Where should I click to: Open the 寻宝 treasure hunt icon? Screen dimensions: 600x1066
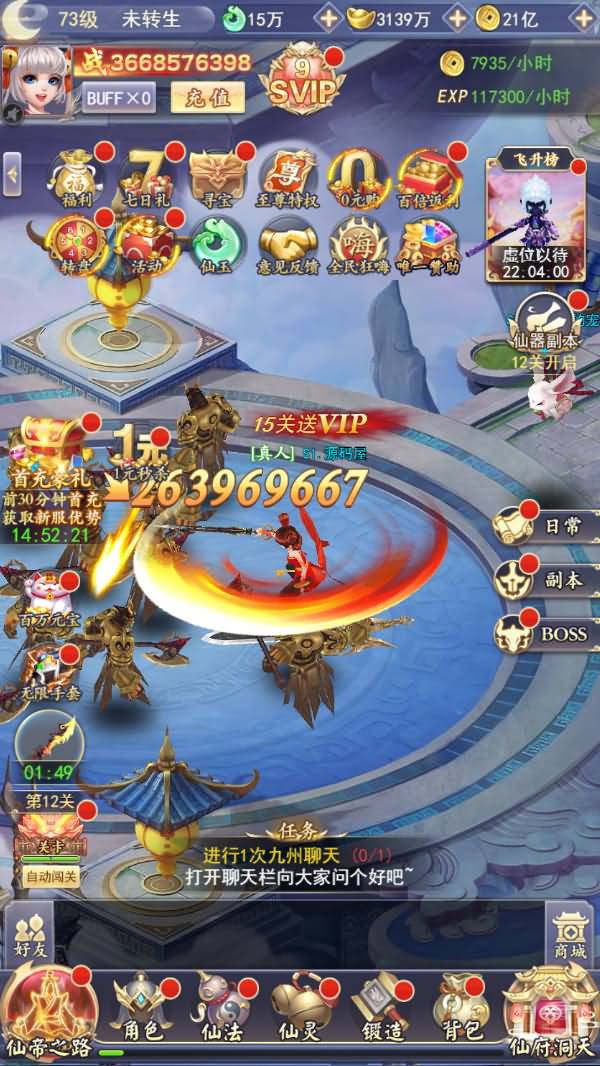click(217, 177)
